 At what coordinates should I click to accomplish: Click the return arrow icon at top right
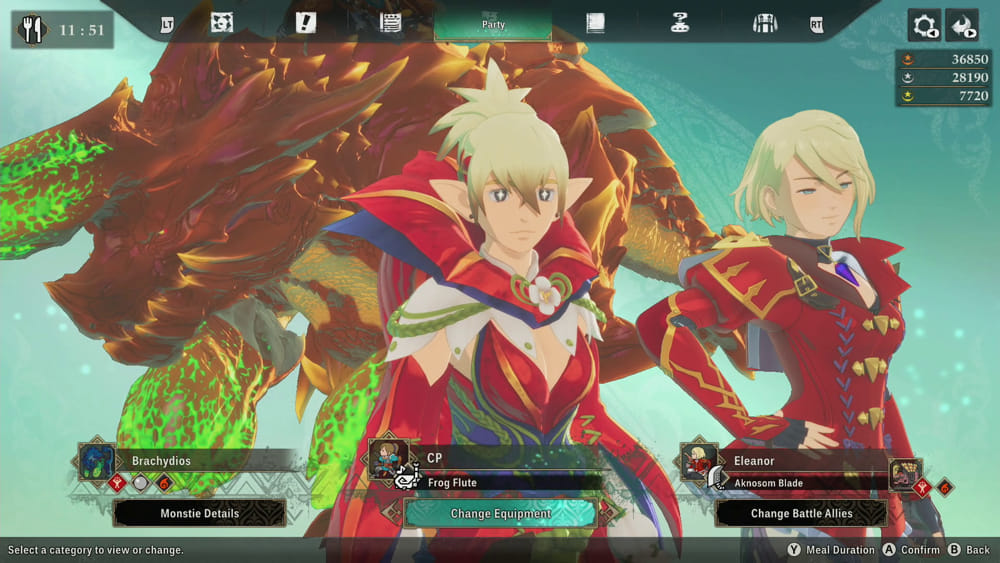coord(962,25)
